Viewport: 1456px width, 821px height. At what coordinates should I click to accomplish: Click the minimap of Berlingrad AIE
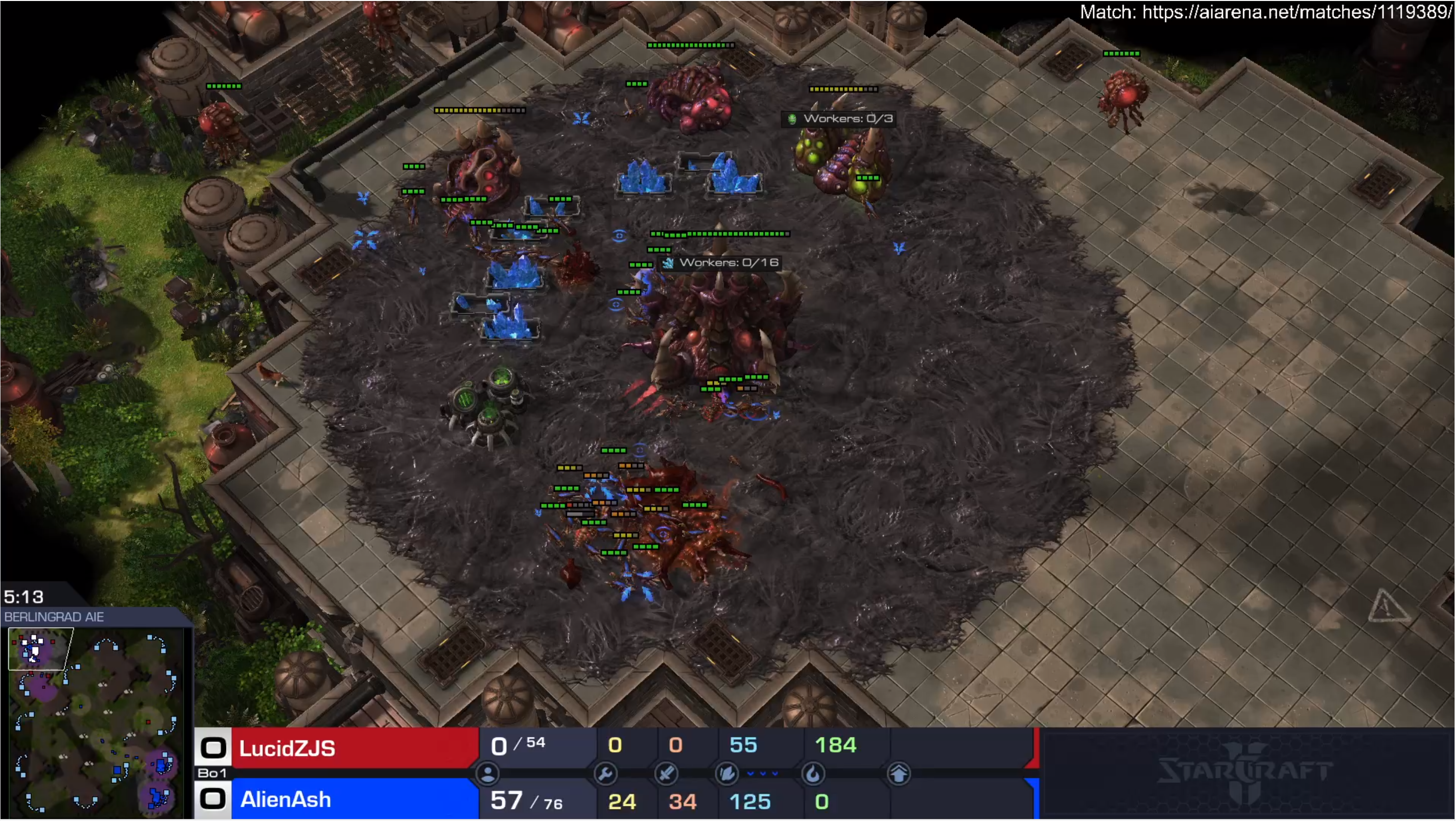click(x=96, y=721)
